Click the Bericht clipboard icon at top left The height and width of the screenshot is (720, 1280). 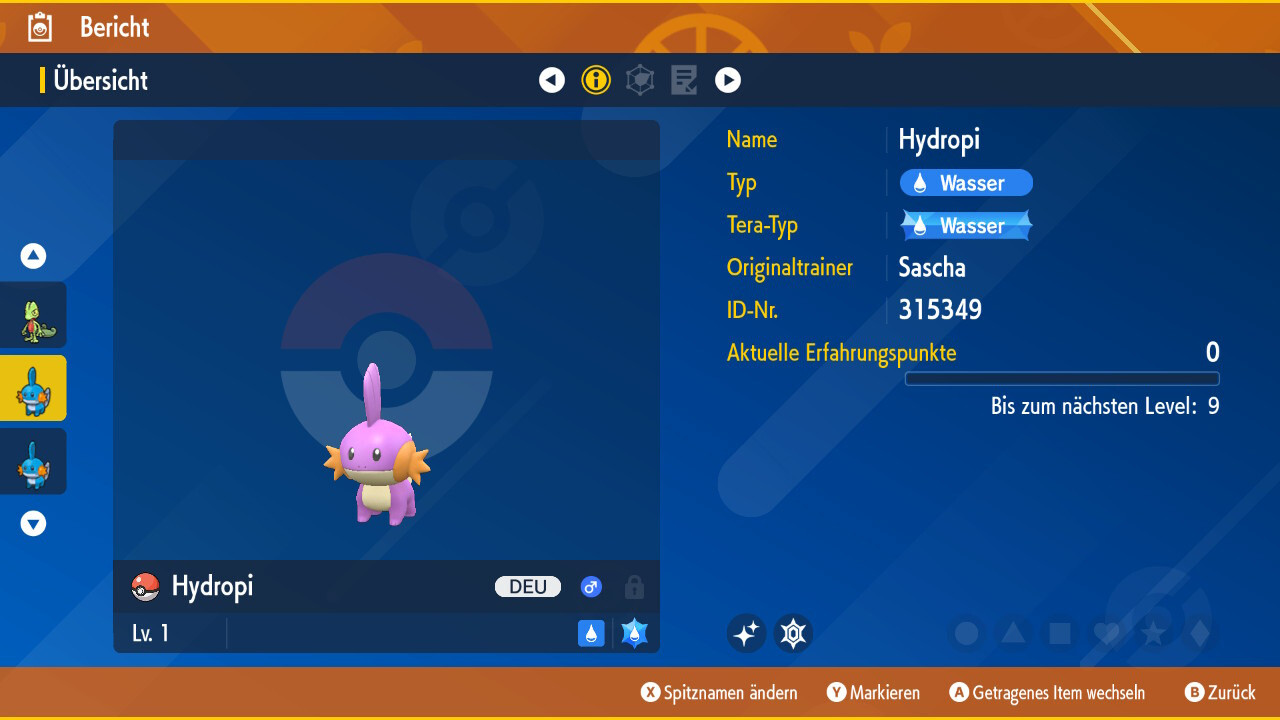click(x=38, y=27)
